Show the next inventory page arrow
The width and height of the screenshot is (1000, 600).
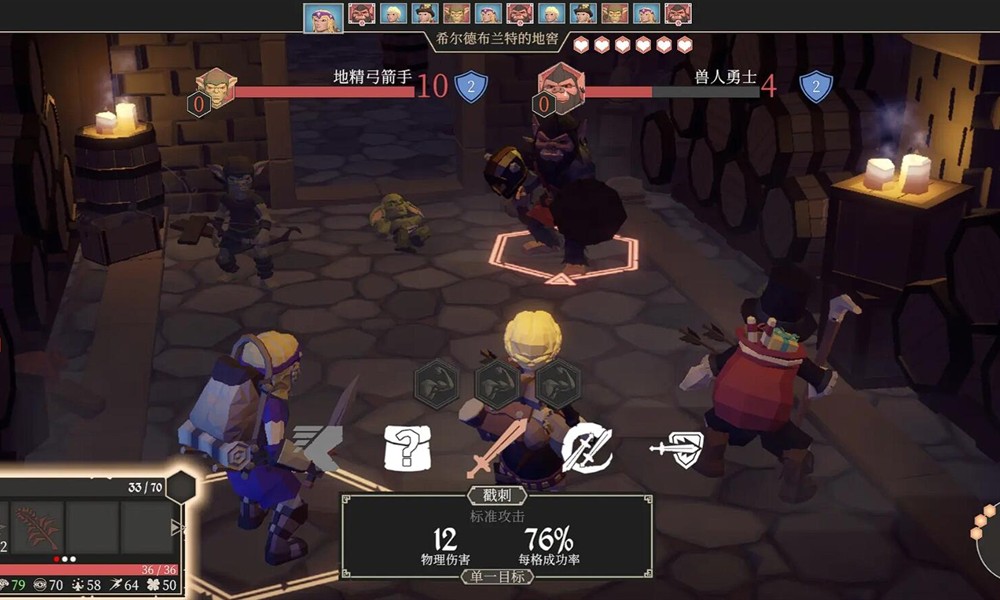point(178,527)
